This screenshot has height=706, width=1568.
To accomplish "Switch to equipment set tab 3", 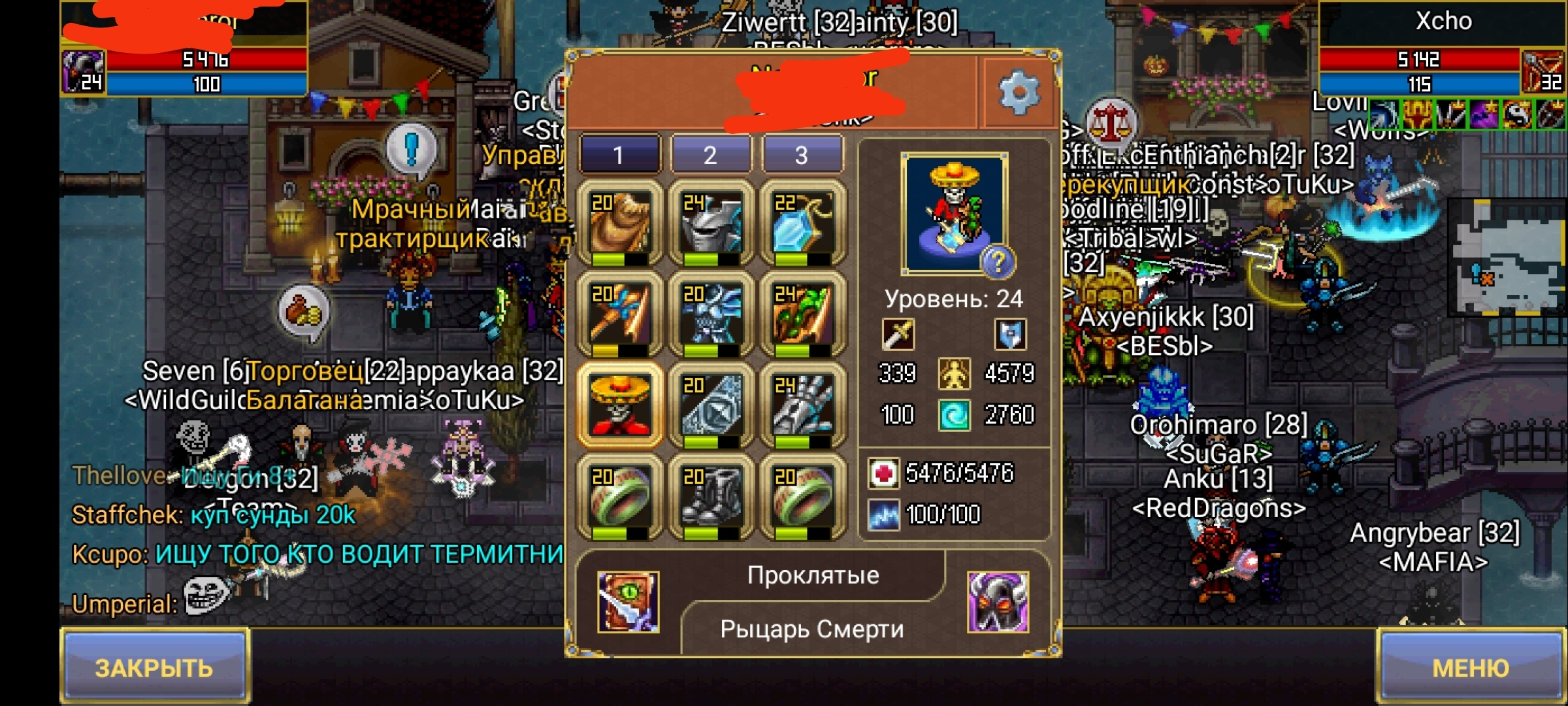I will 802,155.
